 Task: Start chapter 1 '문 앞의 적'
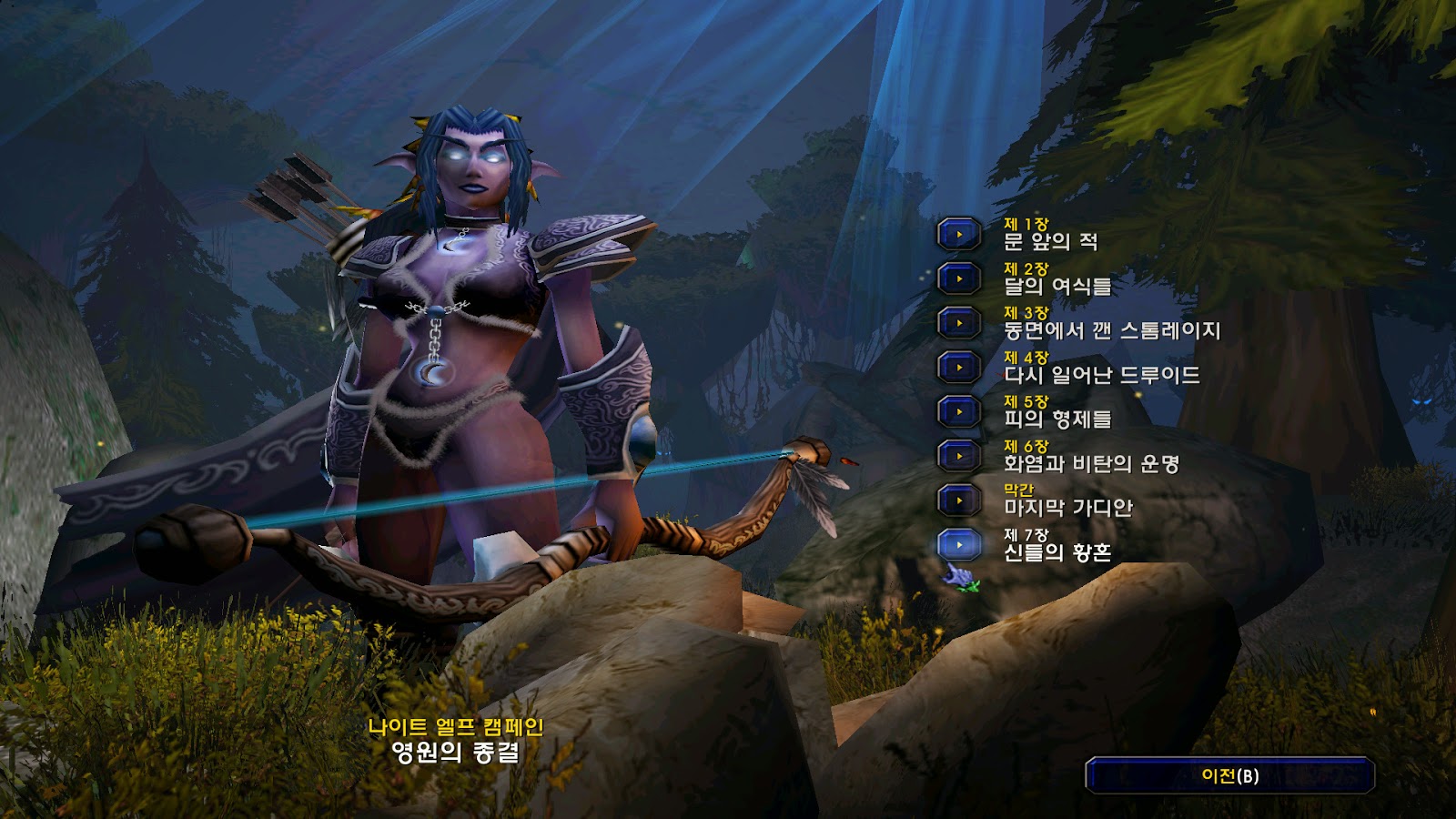(x=959, y=235)
